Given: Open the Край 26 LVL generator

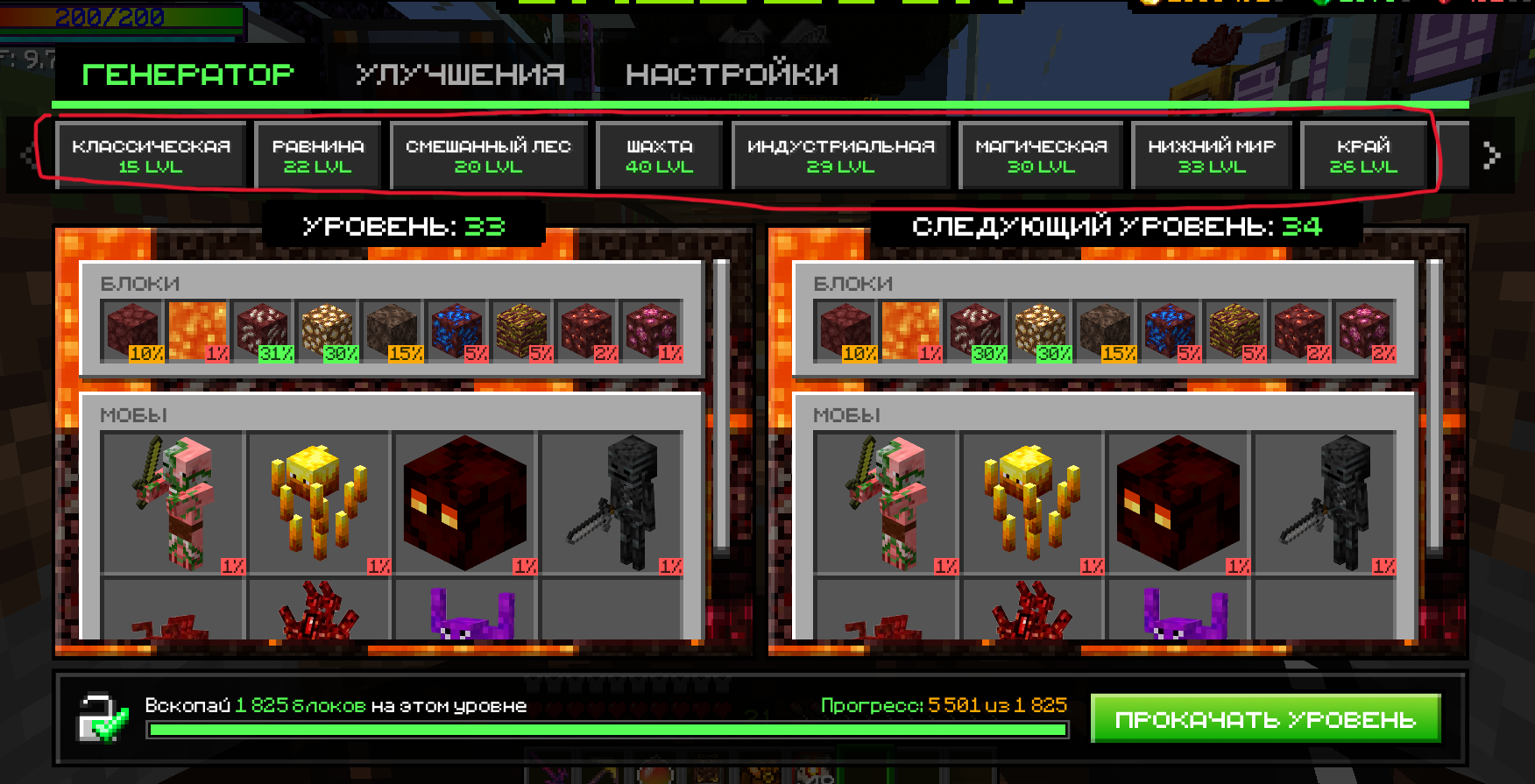Looking at the screenshot, I should click(1365, 155).
